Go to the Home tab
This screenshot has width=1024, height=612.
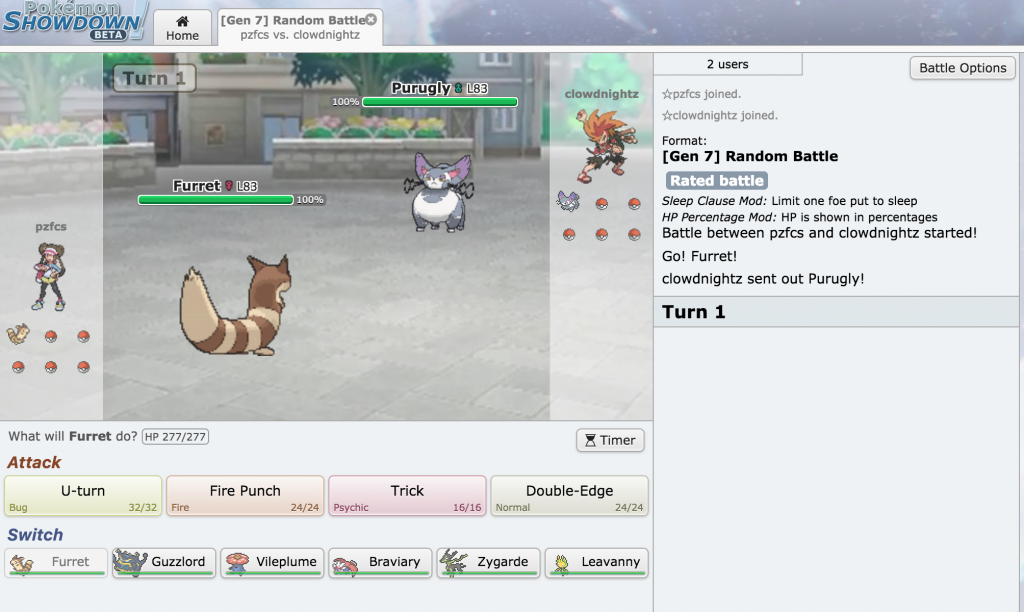182,28
